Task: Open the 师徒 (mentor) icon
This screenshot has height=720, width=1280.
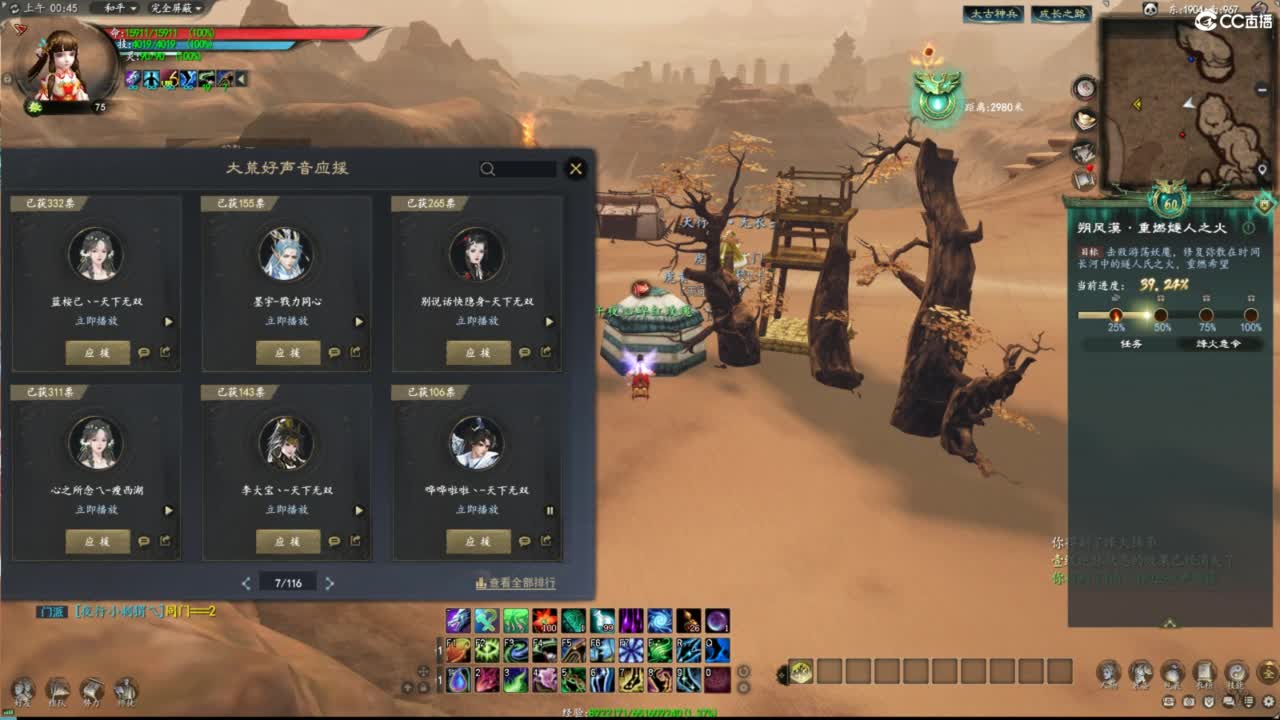Action: coord(128,690)
